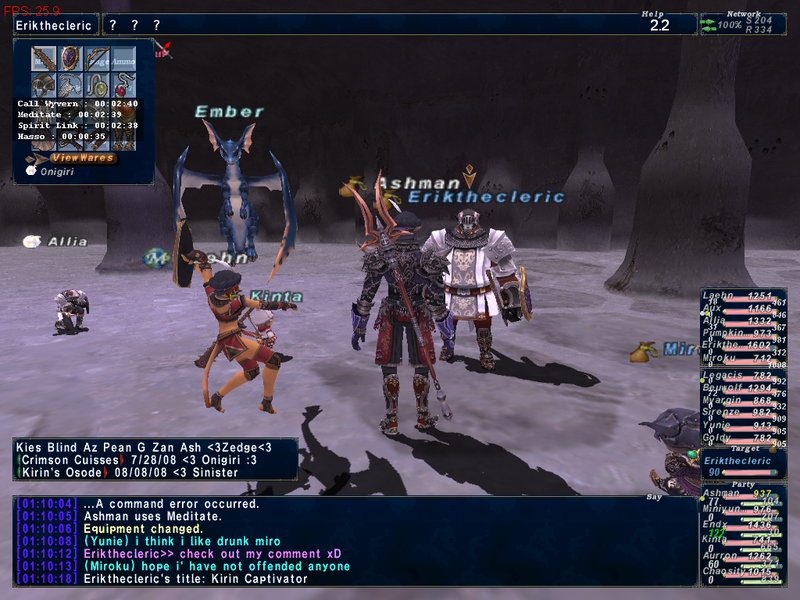800x600 pixels.
Task: Click the View Wares button
Action: pos(84,158)
